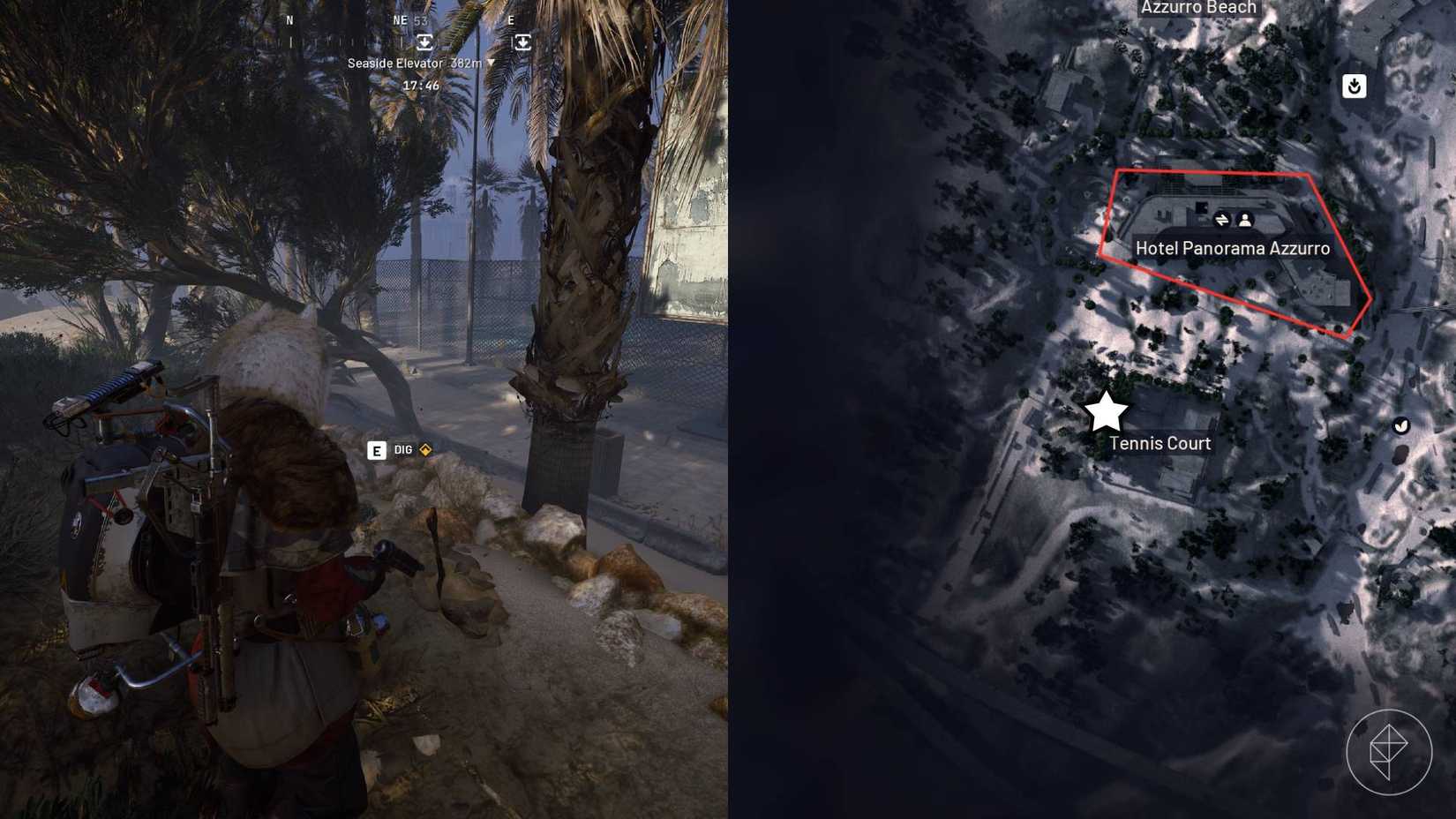The width and height of the screenshot is (1456, 819).
Task: Toggle the white star marker at Tennis Court
Action: [x=1106, y=410]
